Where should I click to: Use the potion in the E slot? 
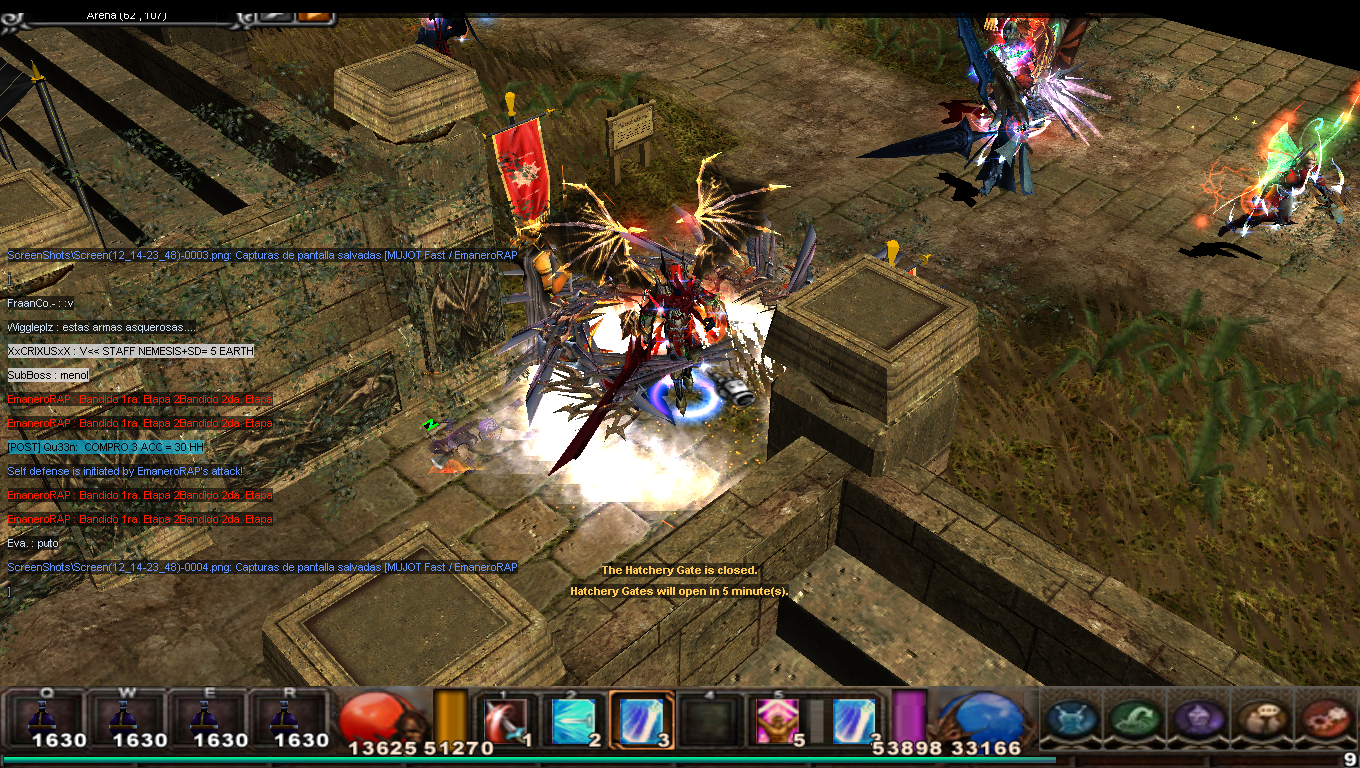207,718
